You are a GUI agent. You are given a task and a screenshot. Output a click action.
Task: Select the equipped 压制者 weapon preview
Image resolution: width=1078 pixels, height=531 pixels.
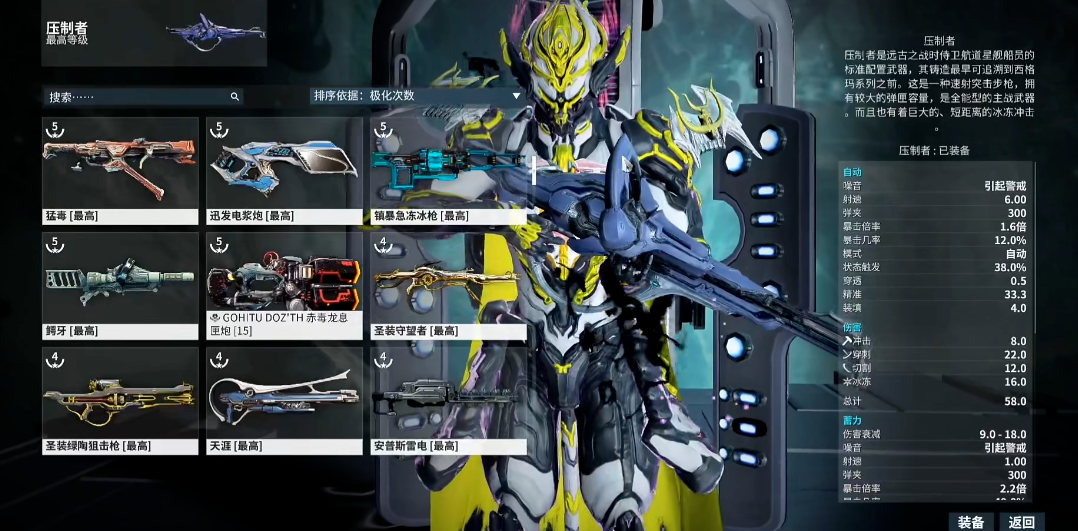[215, 33]
